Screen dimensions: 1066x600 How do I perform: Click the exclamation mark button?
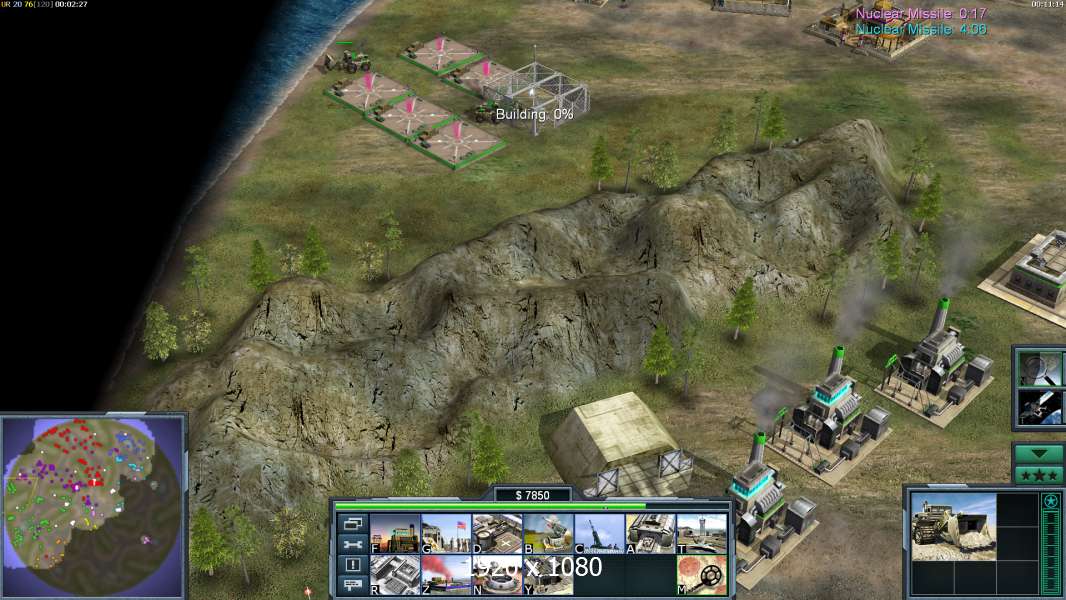click(351, 565)
